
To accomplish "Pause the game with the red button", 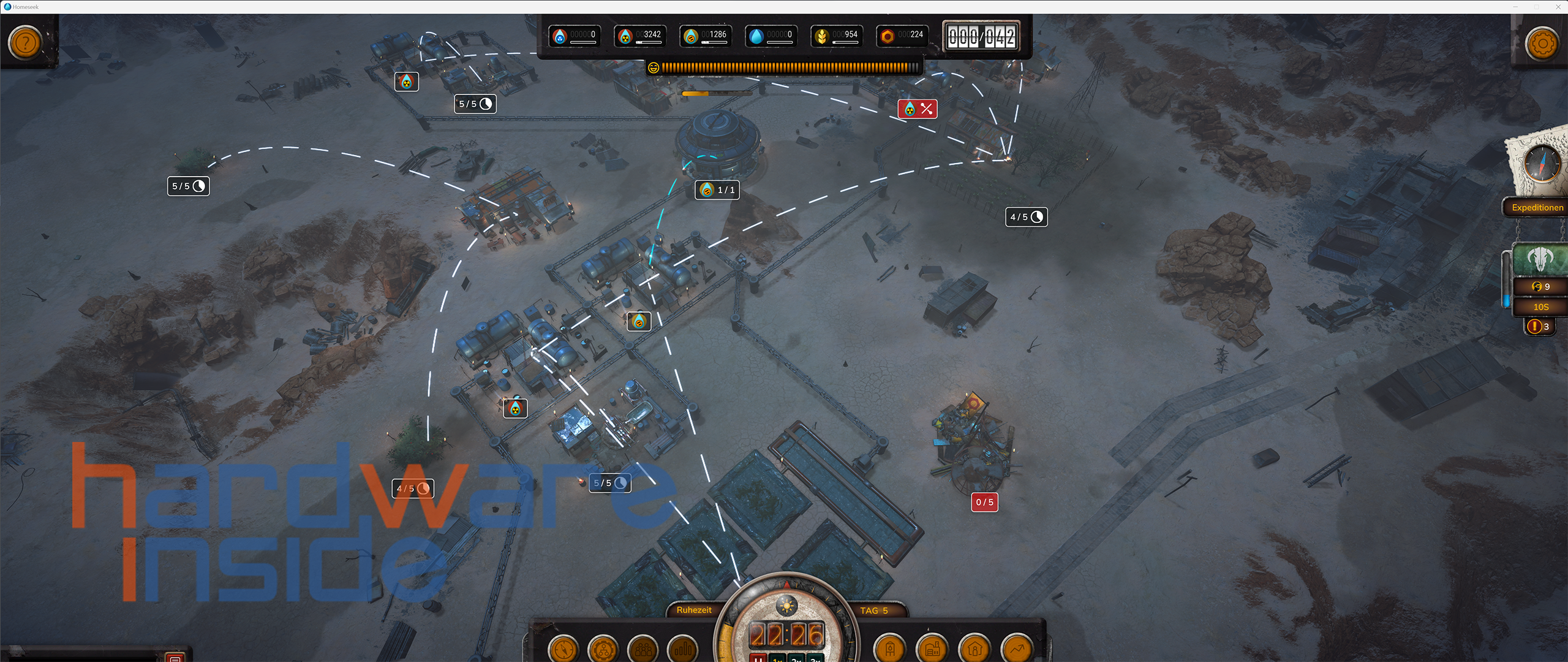I will 758,659.
